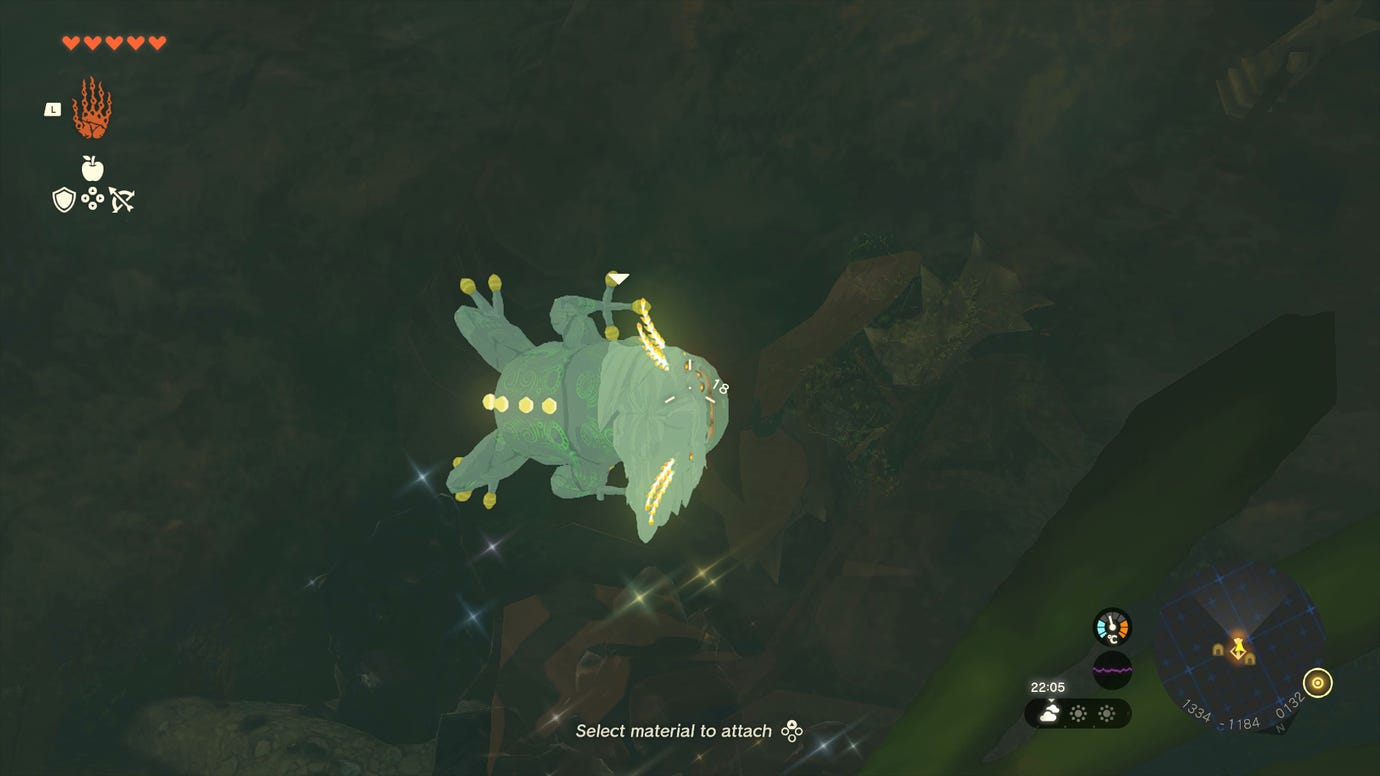Expand the right cave entrance icon on minimap
1380x776 pixels.
[x=1249, y=659]
